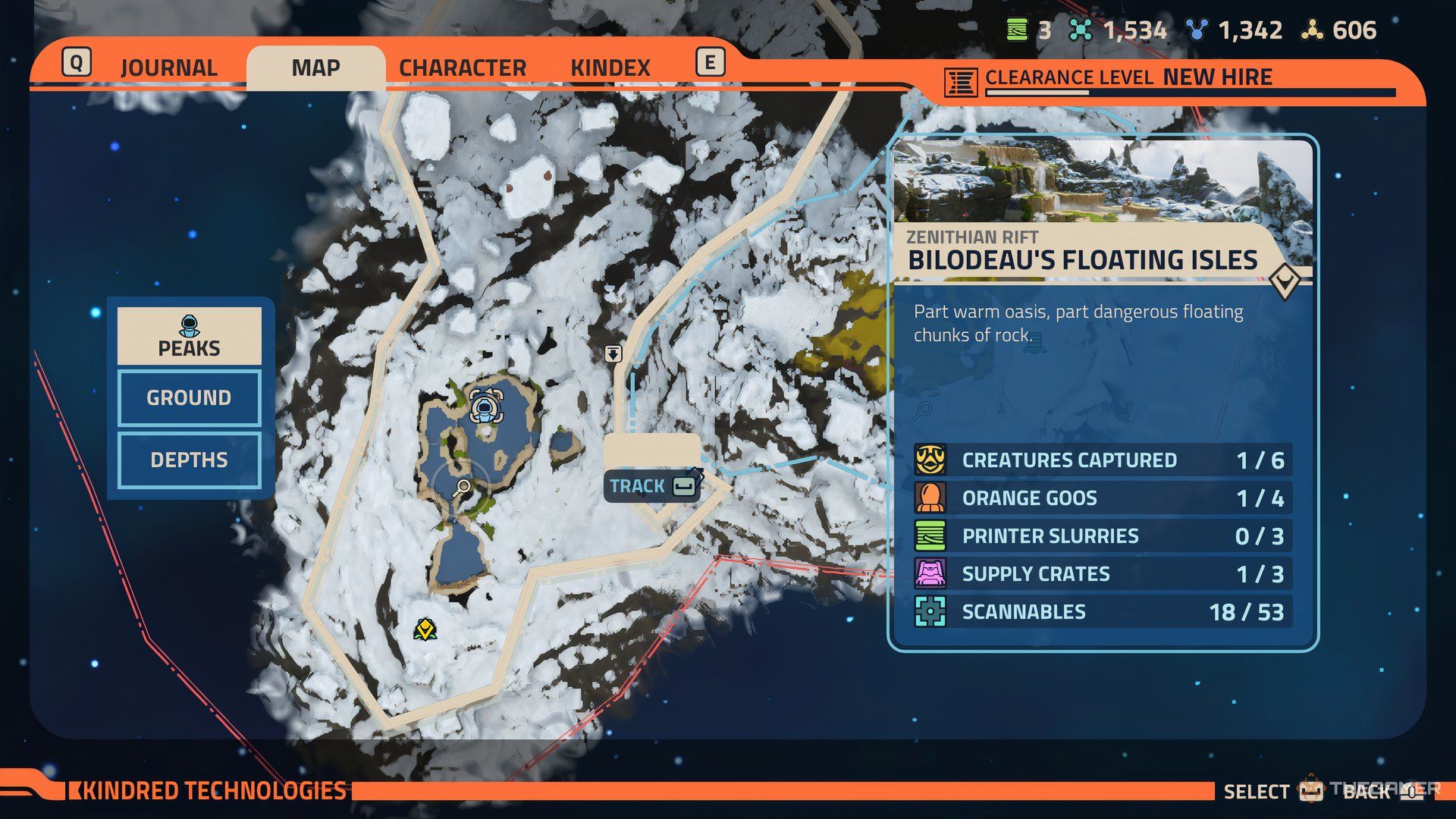Click the magnifying glass map marker
The width and height of the screenshot is (1456, 819).
coord(461,488)
